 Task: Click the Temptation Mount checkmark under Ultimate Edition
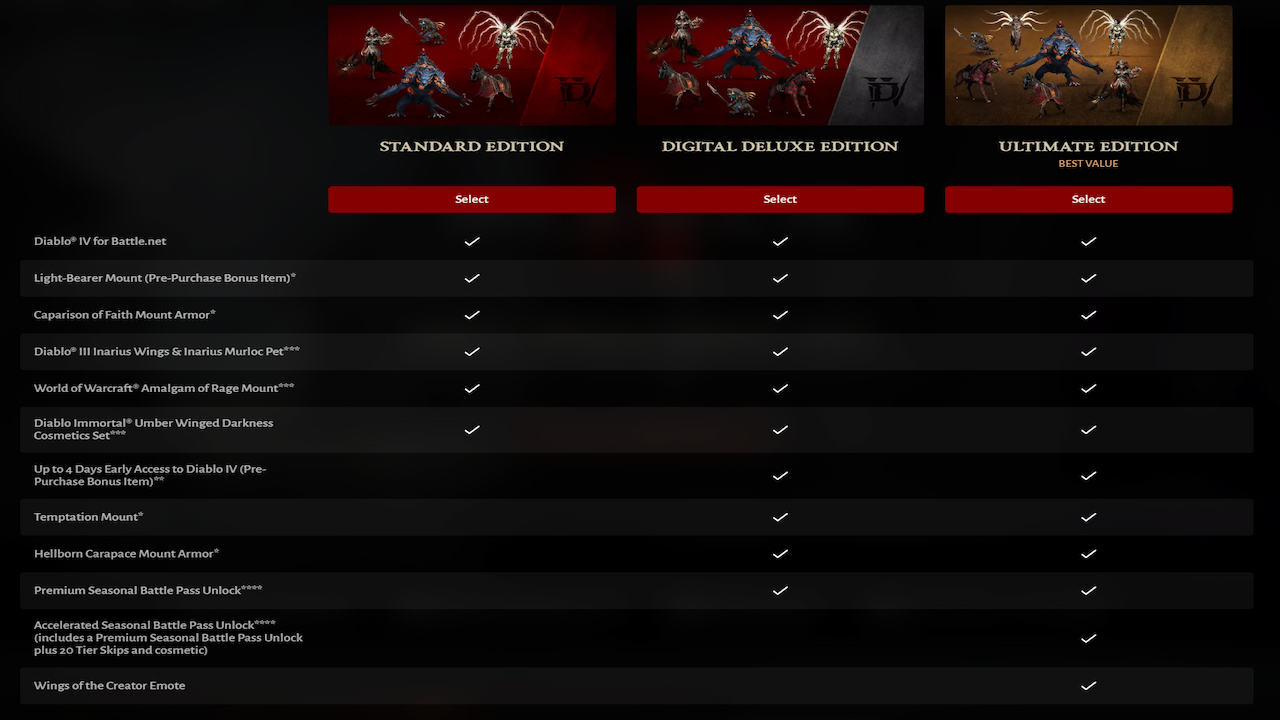(1088, 517)
